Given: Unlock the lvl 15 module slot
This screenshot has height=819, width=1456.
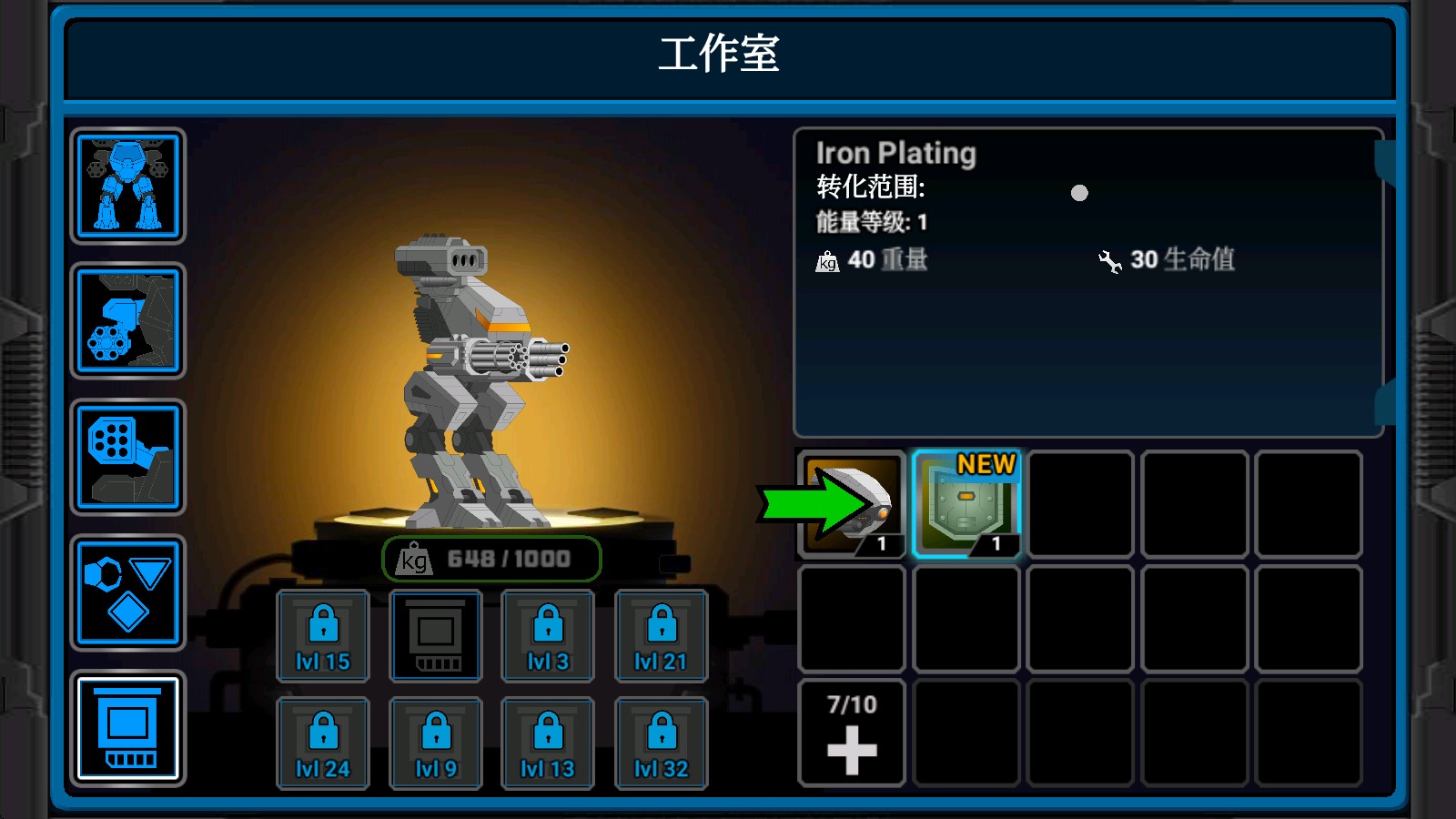Looking at the screenshot, I should pos(323,635).
